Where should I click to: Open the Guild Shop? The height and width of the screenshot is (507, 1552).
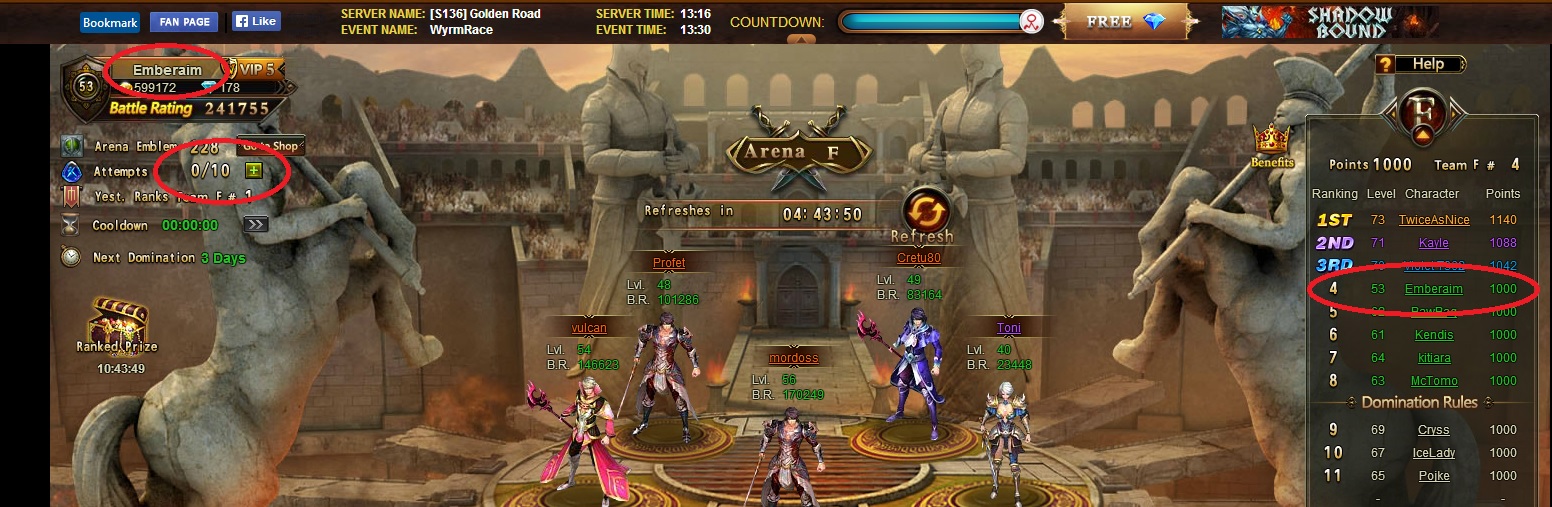tap(271, 146)
